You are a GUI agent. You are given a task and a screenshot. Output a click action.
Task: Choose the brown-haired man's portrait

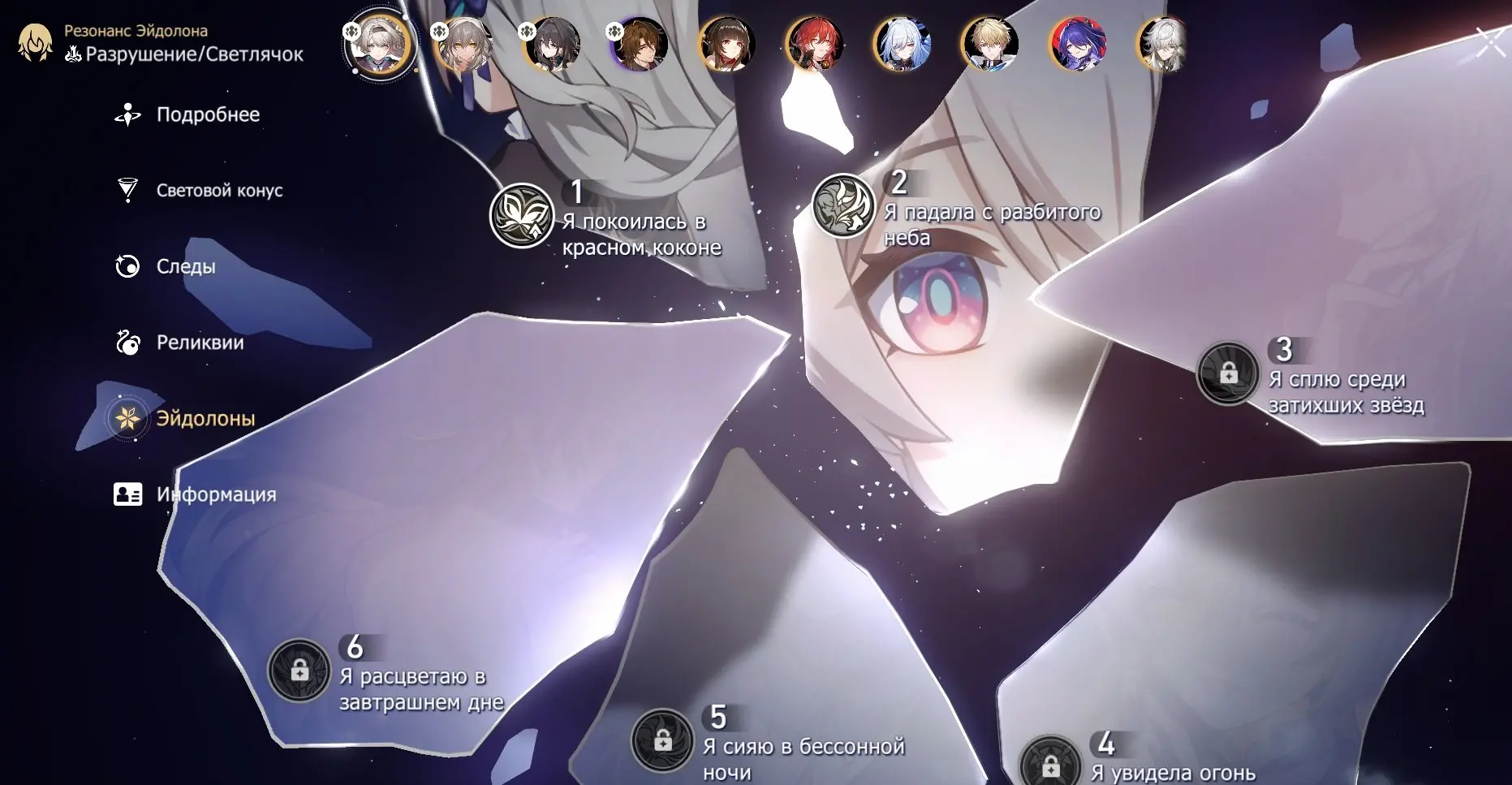pyautogui.click(x=640, y=45)
